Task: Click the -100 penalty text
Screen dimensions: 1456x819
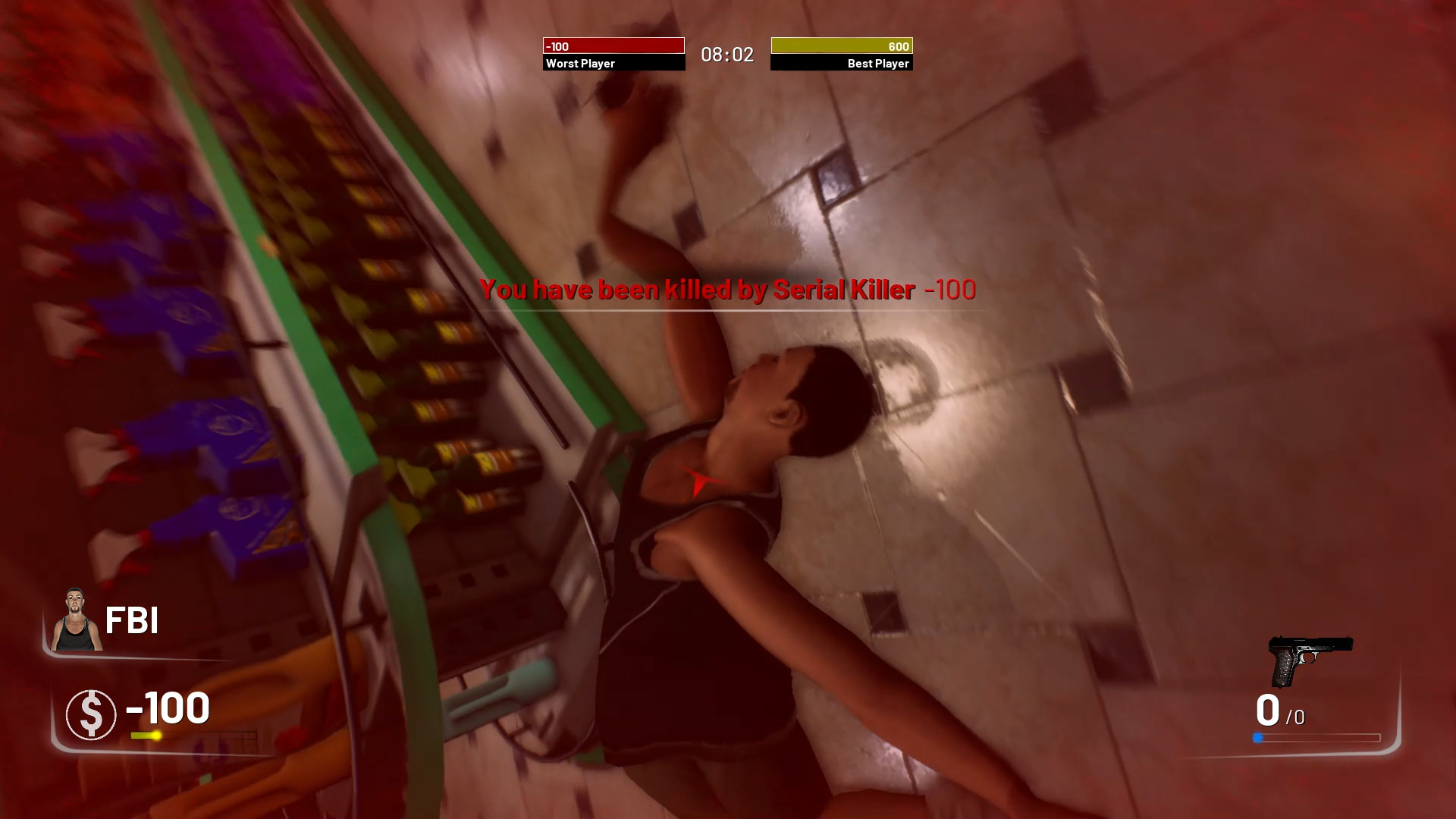Action: 950,290
